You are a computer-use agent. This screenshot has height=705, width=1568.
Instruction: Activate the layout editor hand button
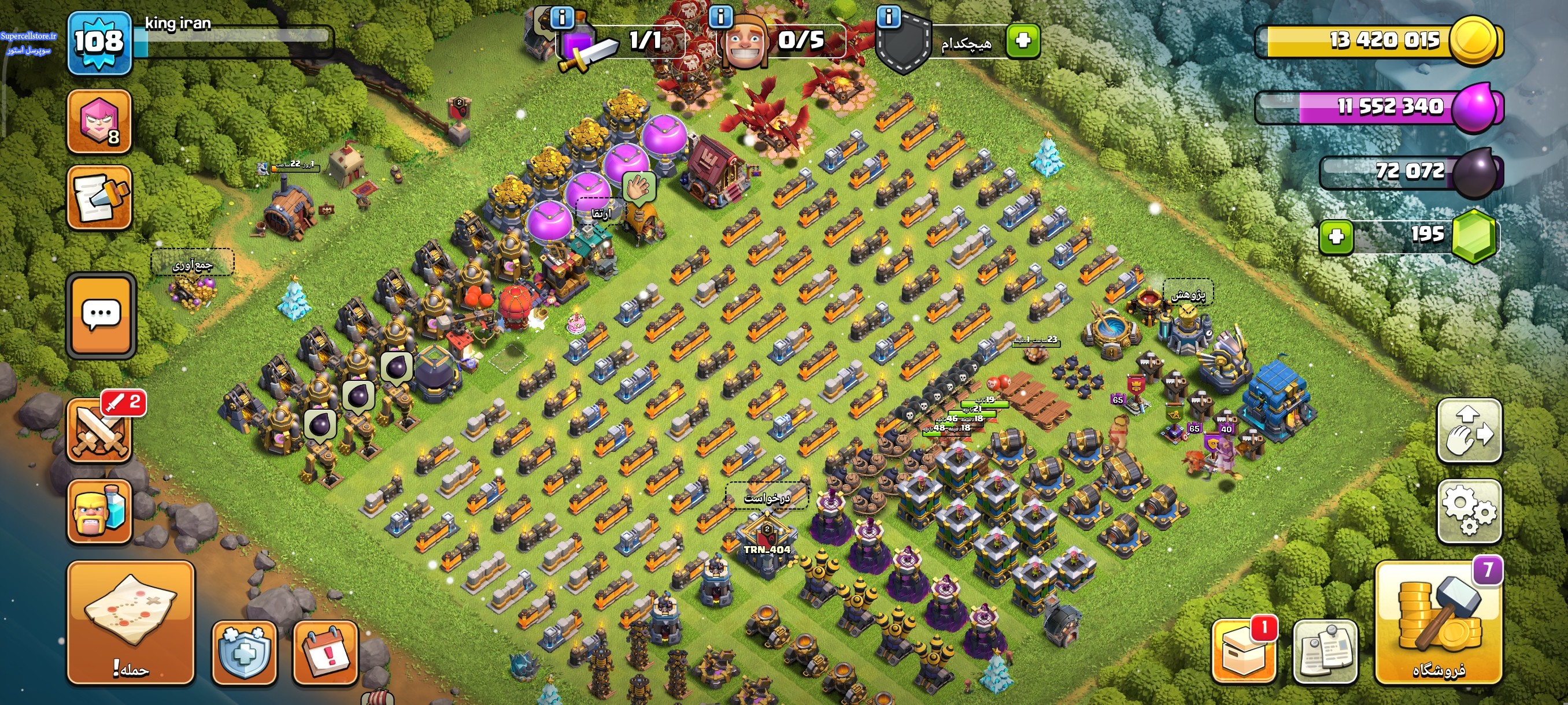[1469, 431]
